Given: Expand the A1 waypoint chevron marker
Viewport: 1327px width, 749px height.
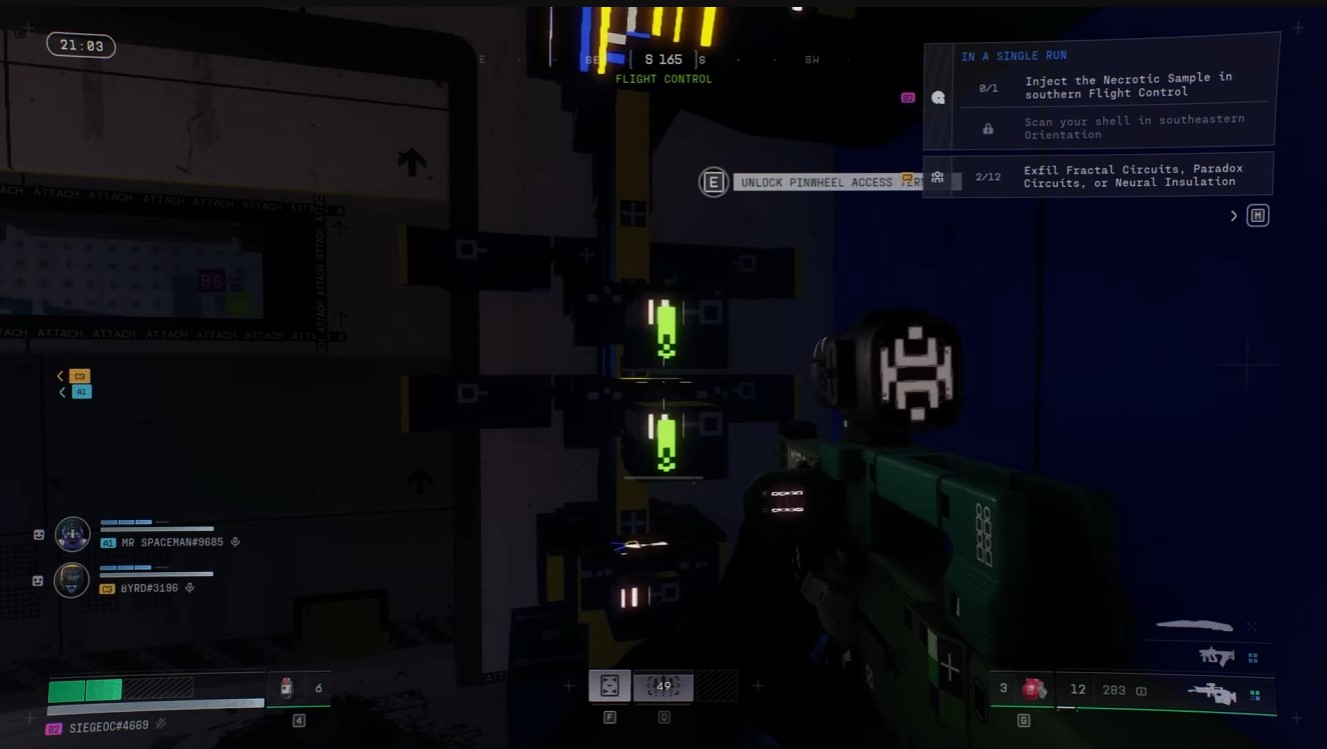Looking at the screenshot, I should pyautogui.click(x=61, y=391).
